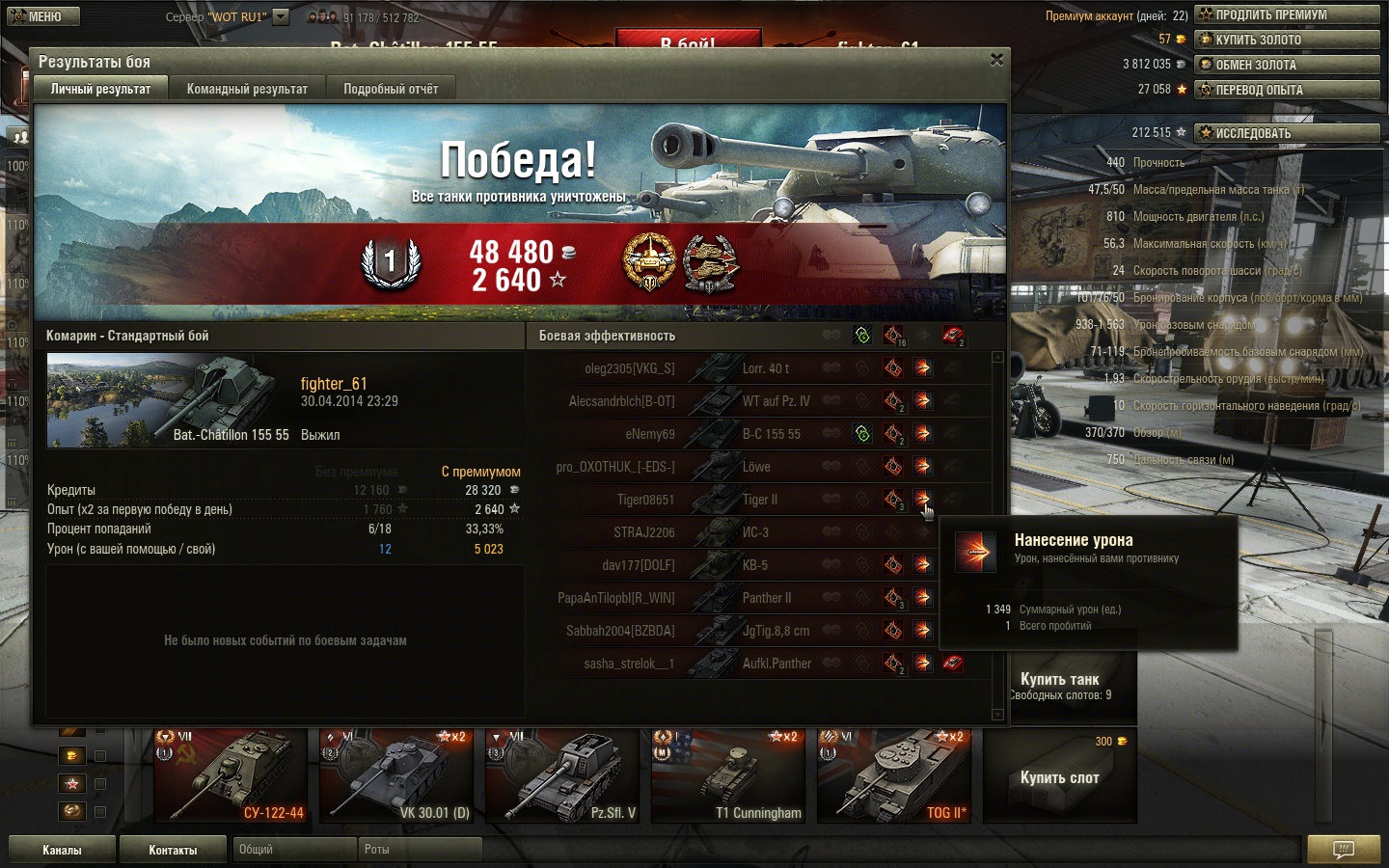This screenshot has height=868, width=1389.
Task: Choose the Pz.Sfl. V tank
Action: [x=562, y=776]
